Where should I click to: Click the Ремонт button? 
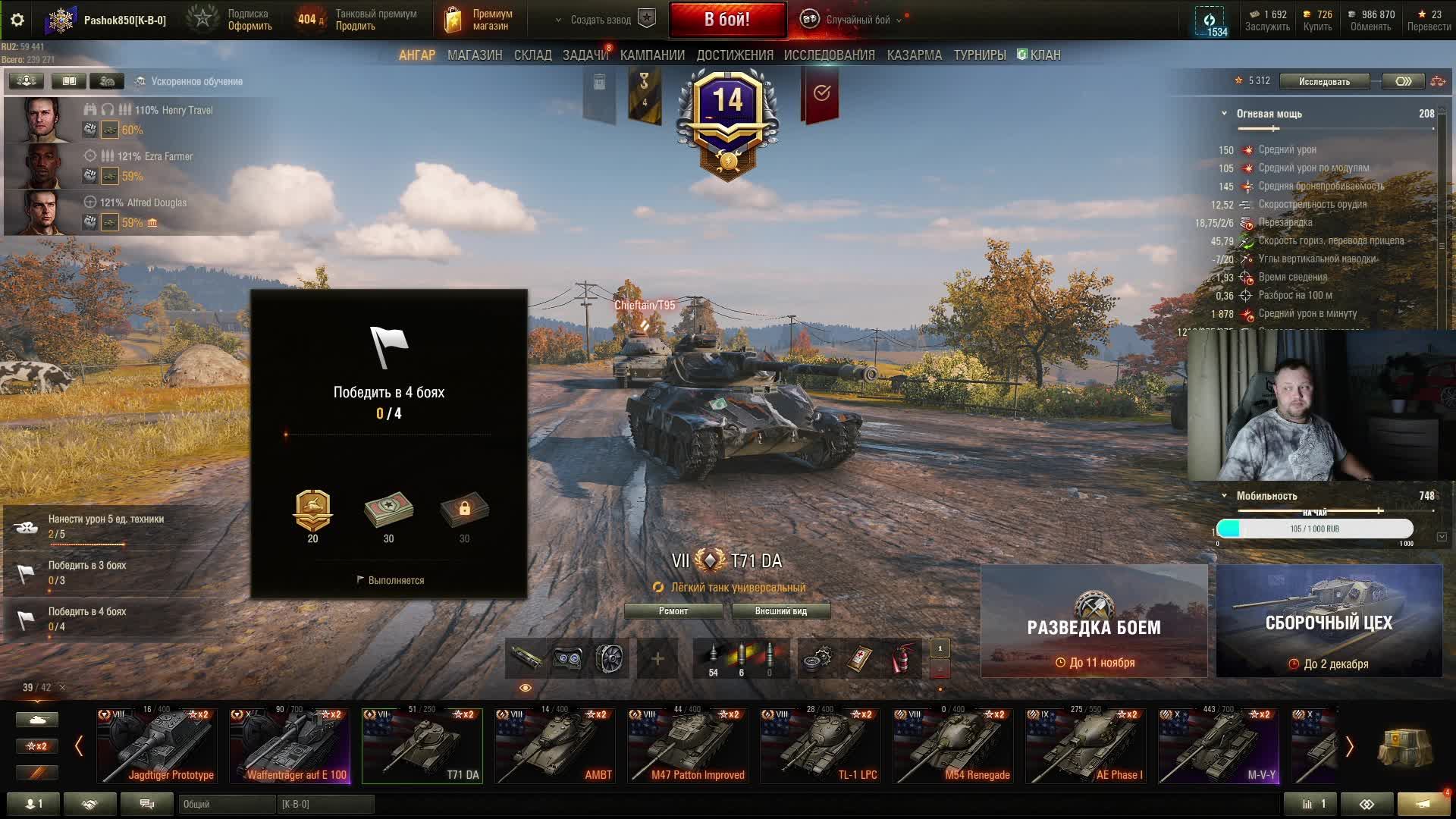pos(673,611)
